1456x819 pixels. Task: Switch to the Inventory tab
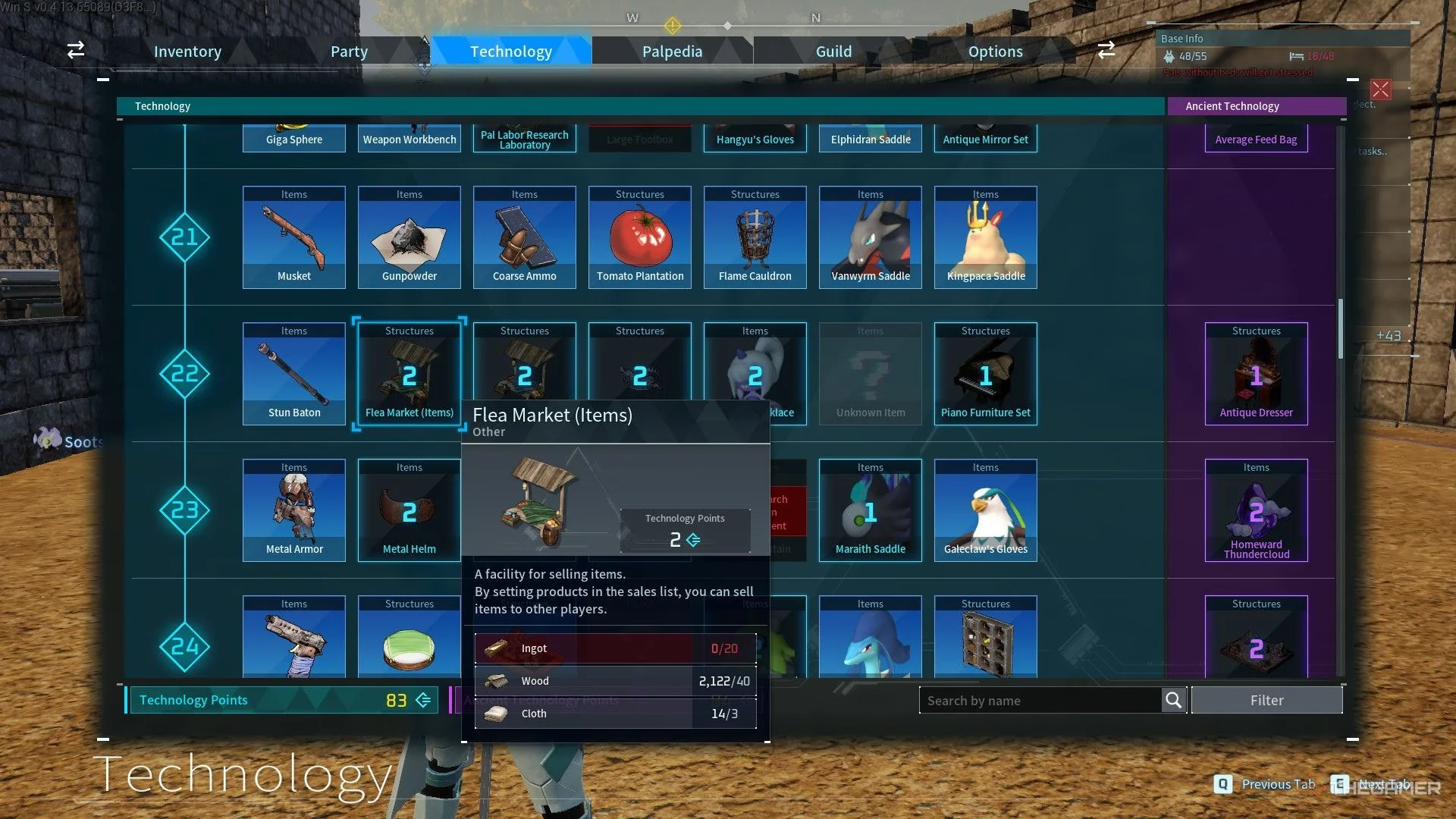187,52
